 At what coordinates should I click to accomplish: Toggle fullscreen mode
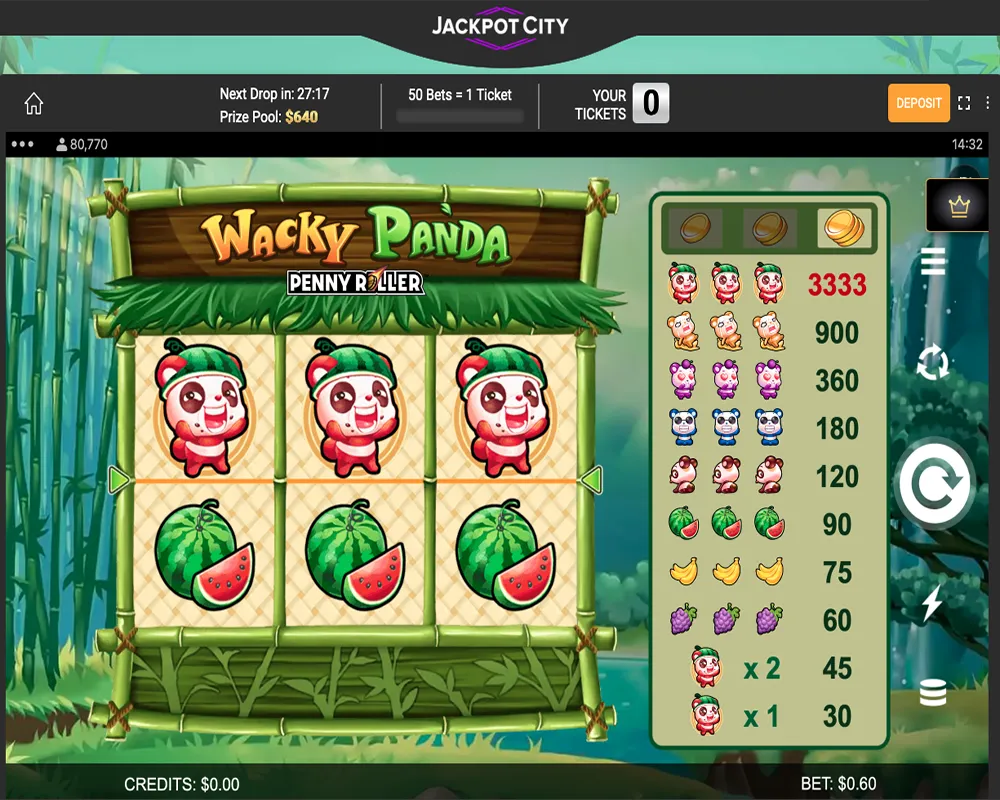coord(964,103)
